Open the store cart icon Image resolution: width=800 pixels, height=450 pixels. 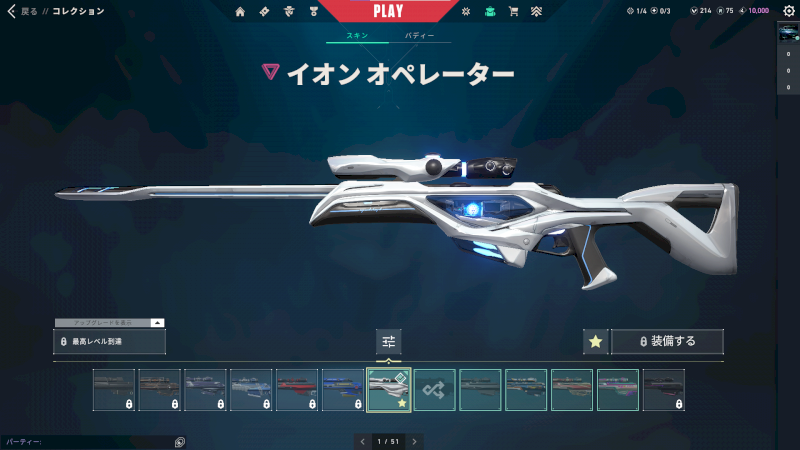point(513,12)
